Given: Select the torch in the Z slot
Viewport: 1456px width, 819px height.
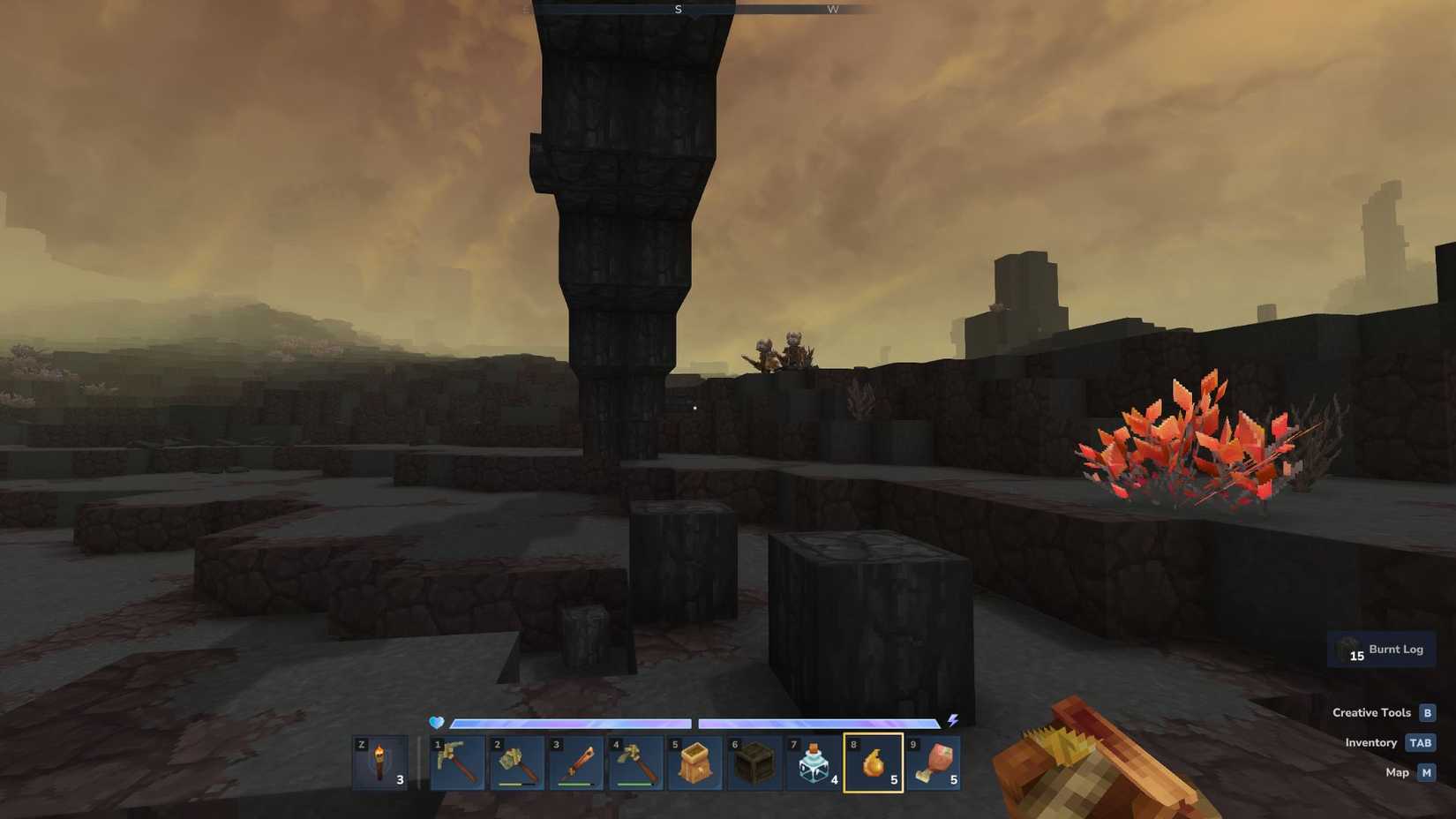Looking at the screenshot, I should point(381,763).
